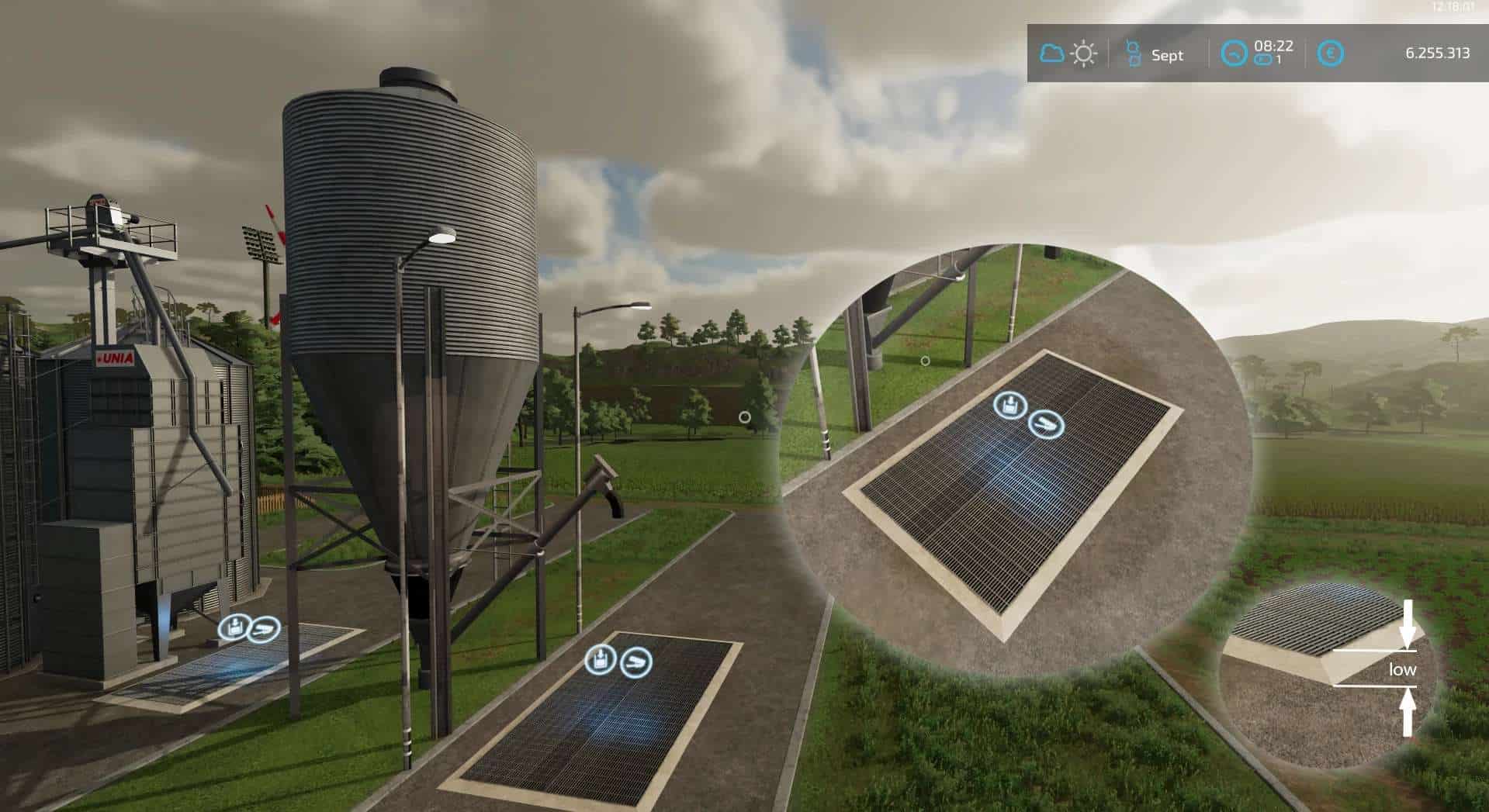Select the calendar icon beside Sept
This screenshot has width=1489, height=812.
[x=1133, y=54]
